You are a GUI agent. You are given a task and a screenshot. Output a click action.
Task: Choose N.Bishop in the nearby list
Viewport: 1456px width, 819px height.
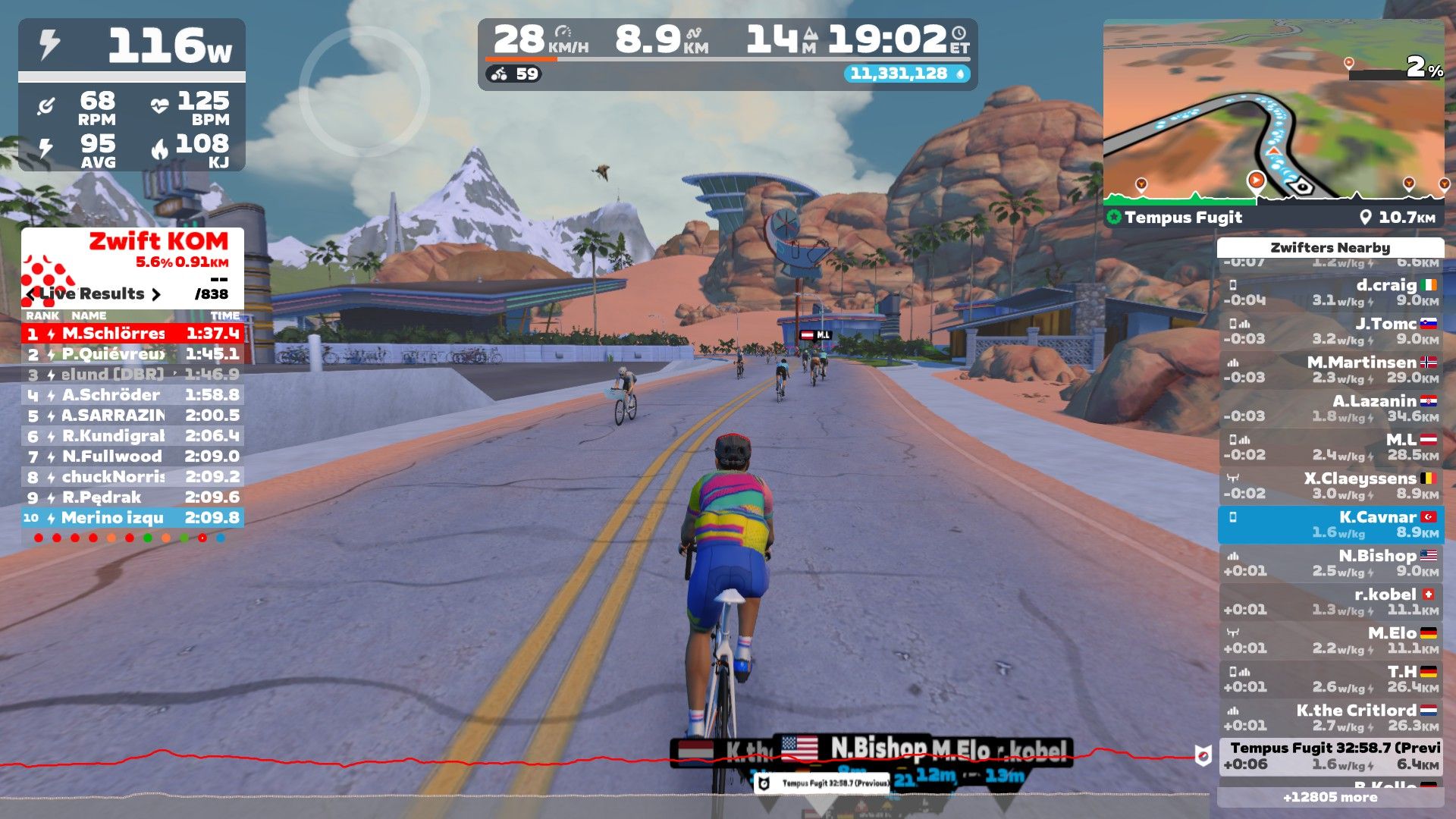click(1331, 563)
